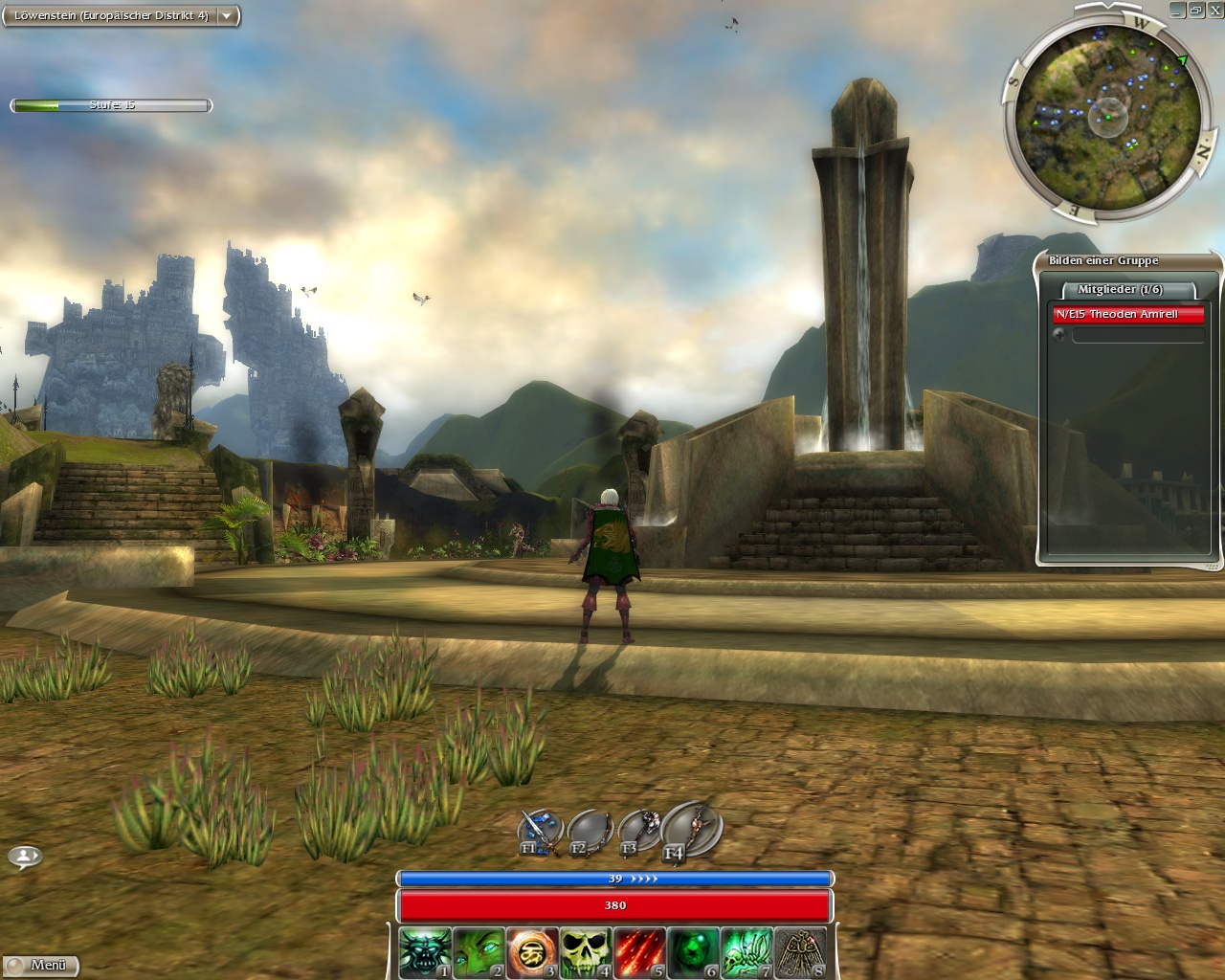1225x980 pixels.
Task: Equip the F3 weapon set
Action: (638, 831)
